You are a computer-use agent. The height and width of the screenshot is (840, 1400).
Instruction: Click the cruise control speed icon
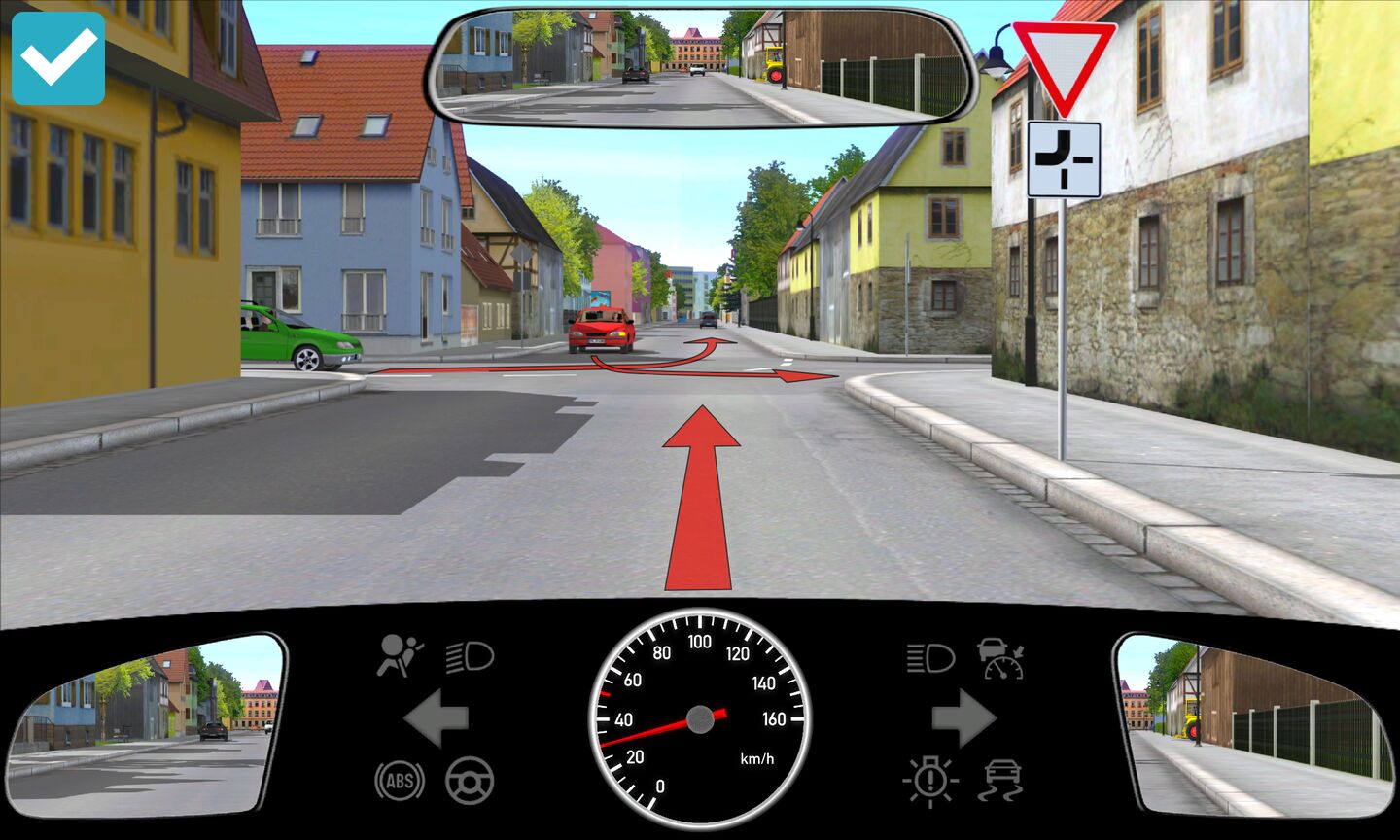pyautogui.click(x=1002, y=658)
